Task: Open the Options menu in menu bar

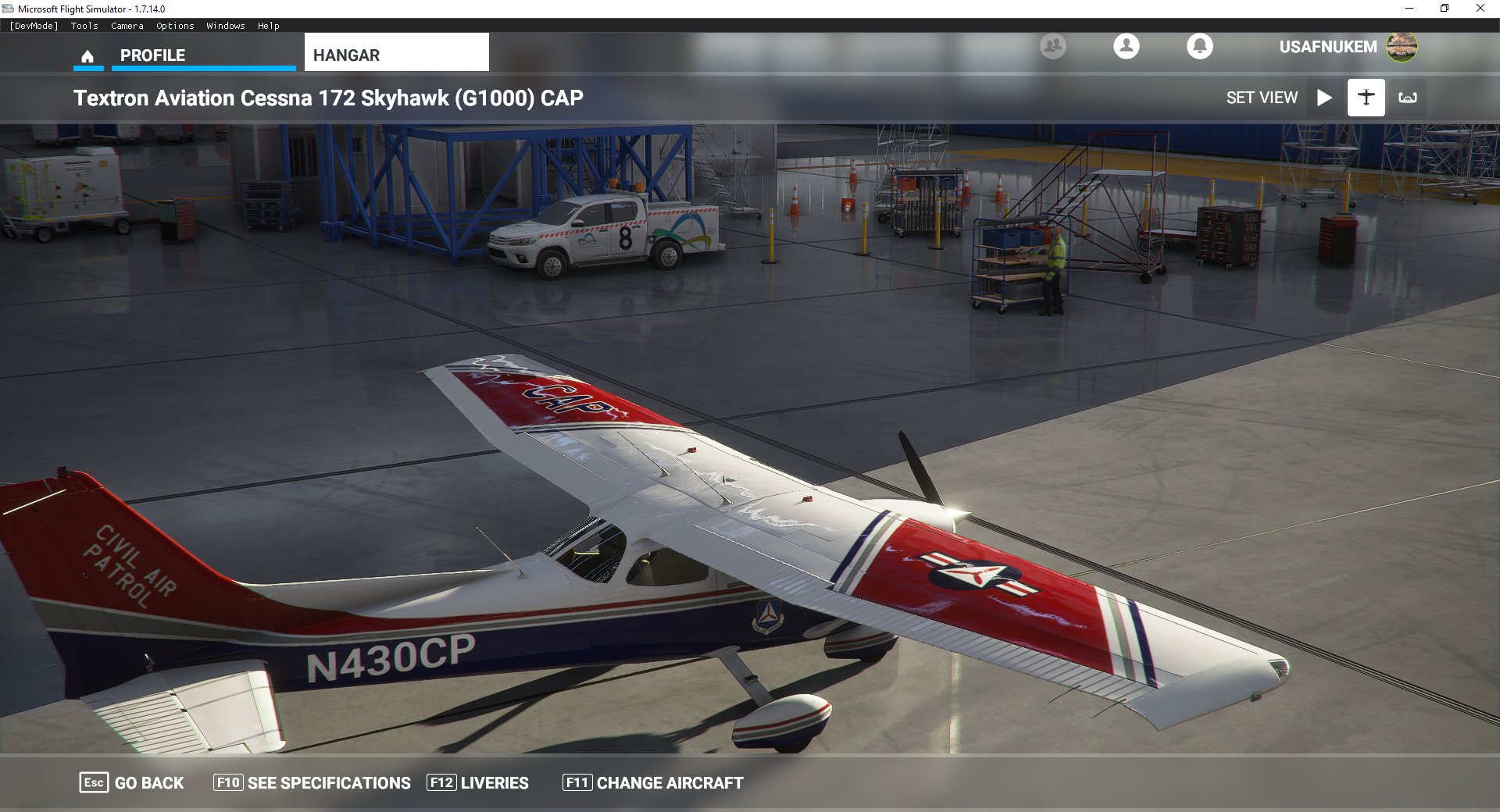Action: 175,26
